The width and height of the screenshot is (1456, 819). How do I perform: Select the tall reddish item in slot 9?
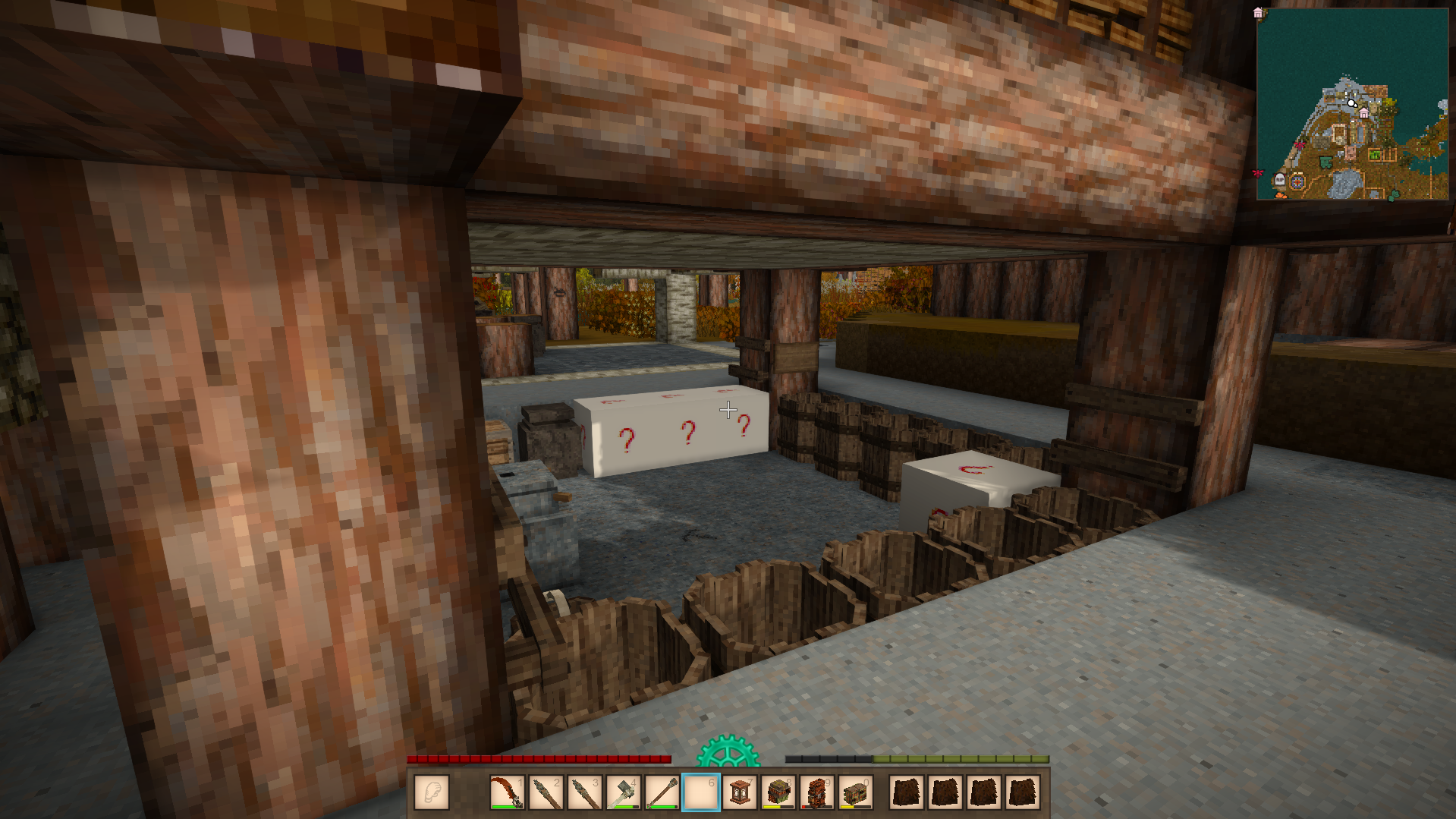(x=817, y=792)
